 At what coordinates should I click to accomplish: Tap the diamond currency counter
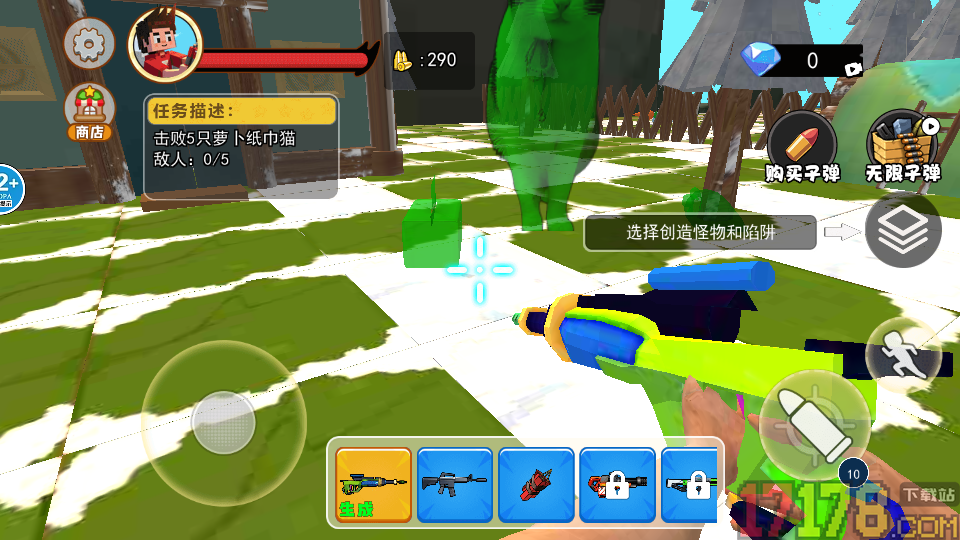(800, 61)
